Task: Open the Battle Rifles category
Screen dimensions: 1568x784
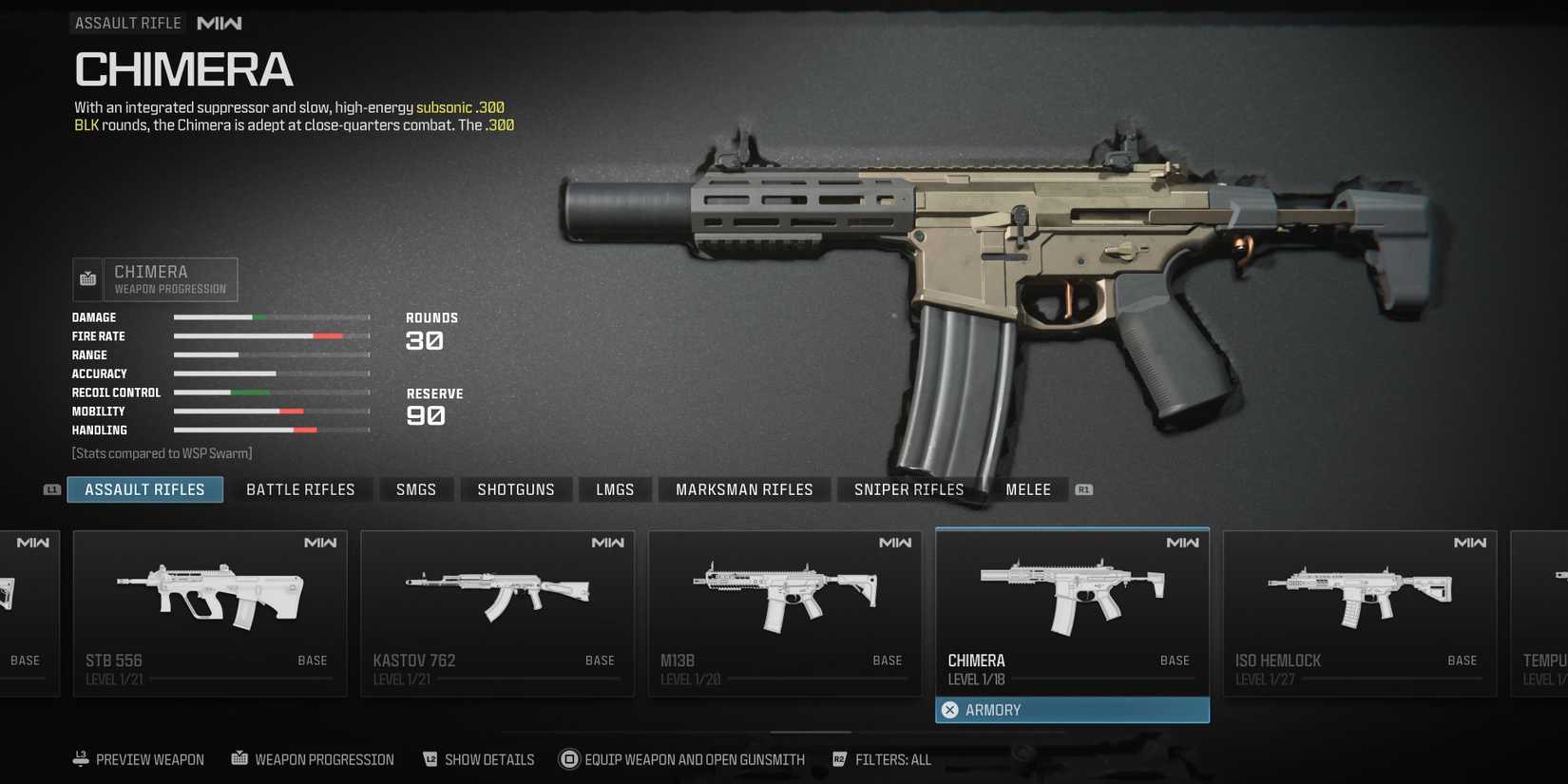Action: point(300,489)
